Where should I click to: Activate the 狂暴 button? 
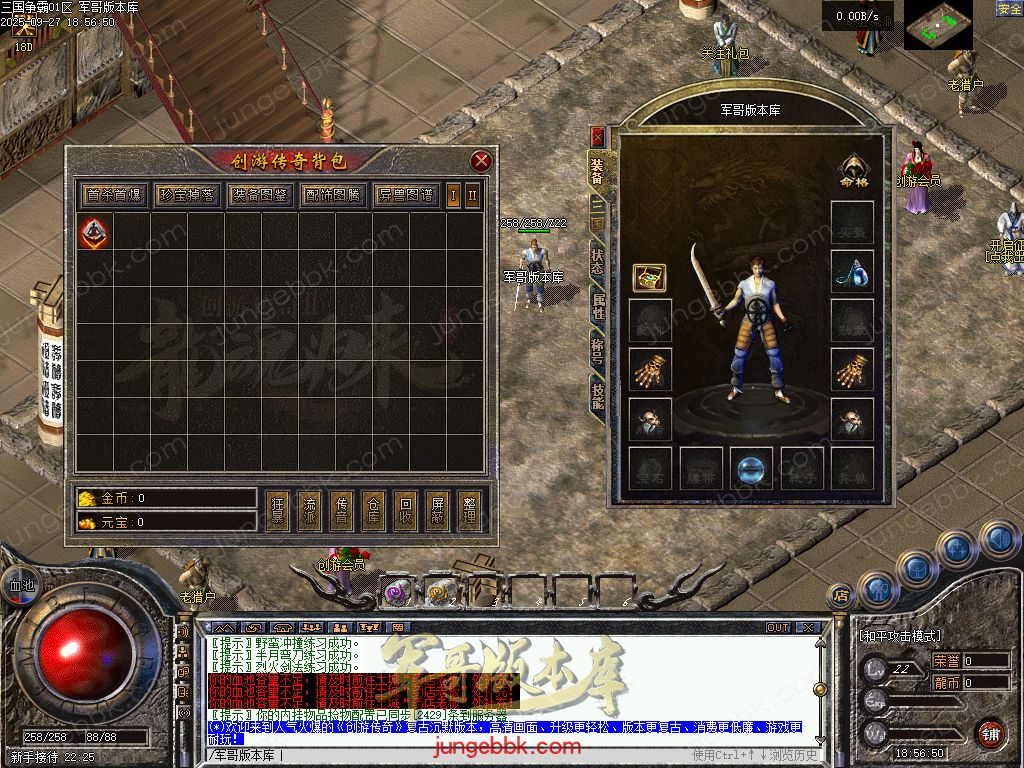click(x=278, y=510)
